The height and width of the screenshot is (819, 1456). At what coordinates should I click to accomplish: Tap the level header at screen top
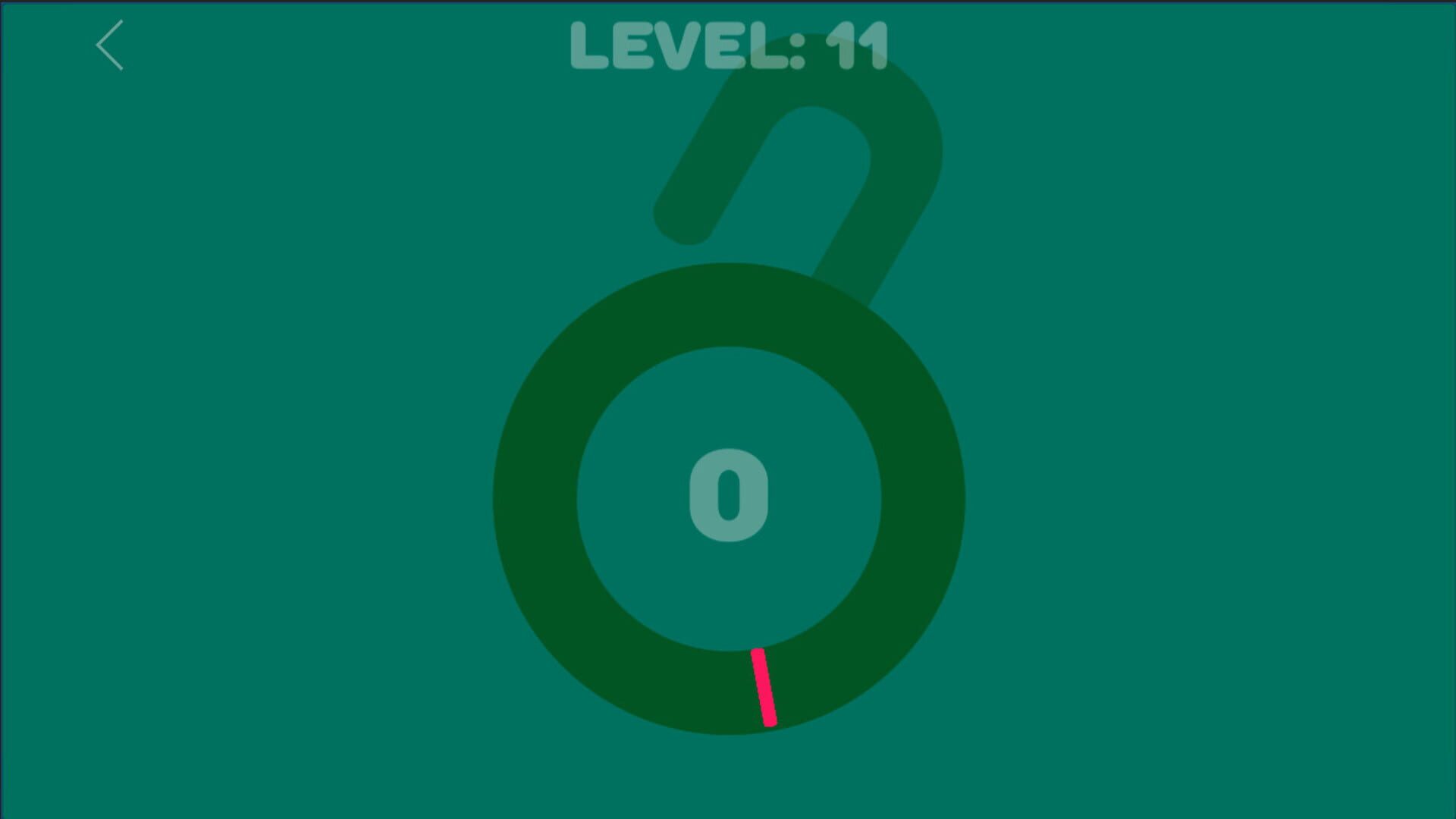coord(728,45)
